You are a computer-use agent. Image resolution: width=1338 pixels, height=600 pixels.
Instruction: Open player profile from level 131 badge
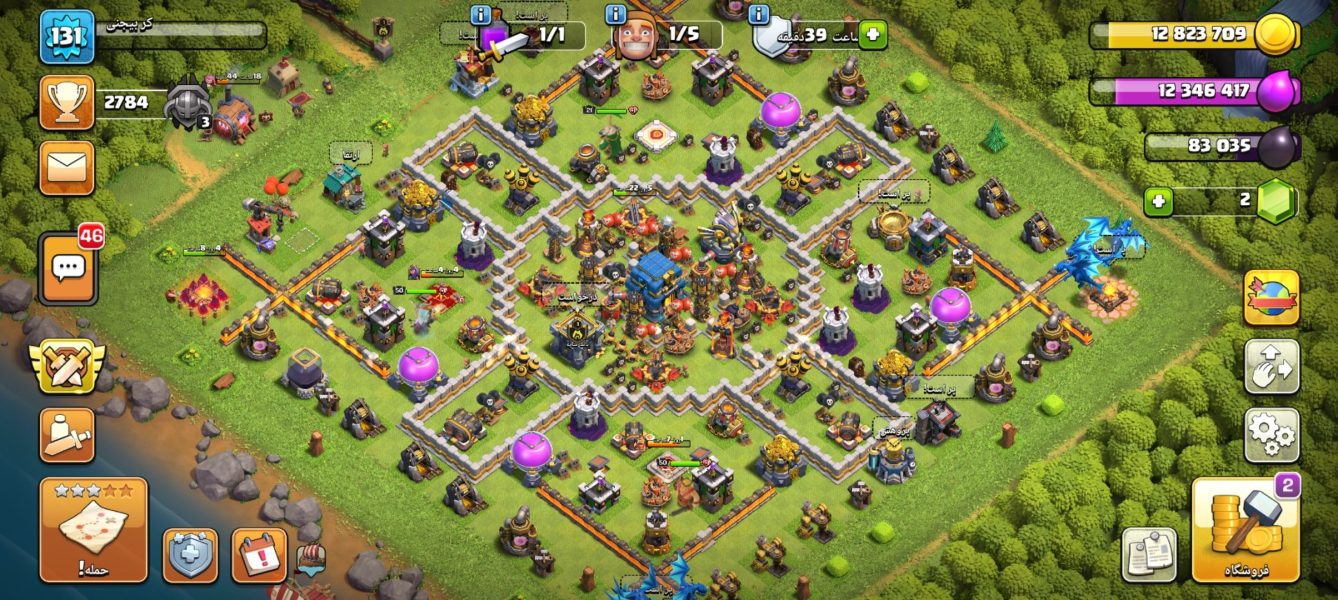(x=67, y=37)
